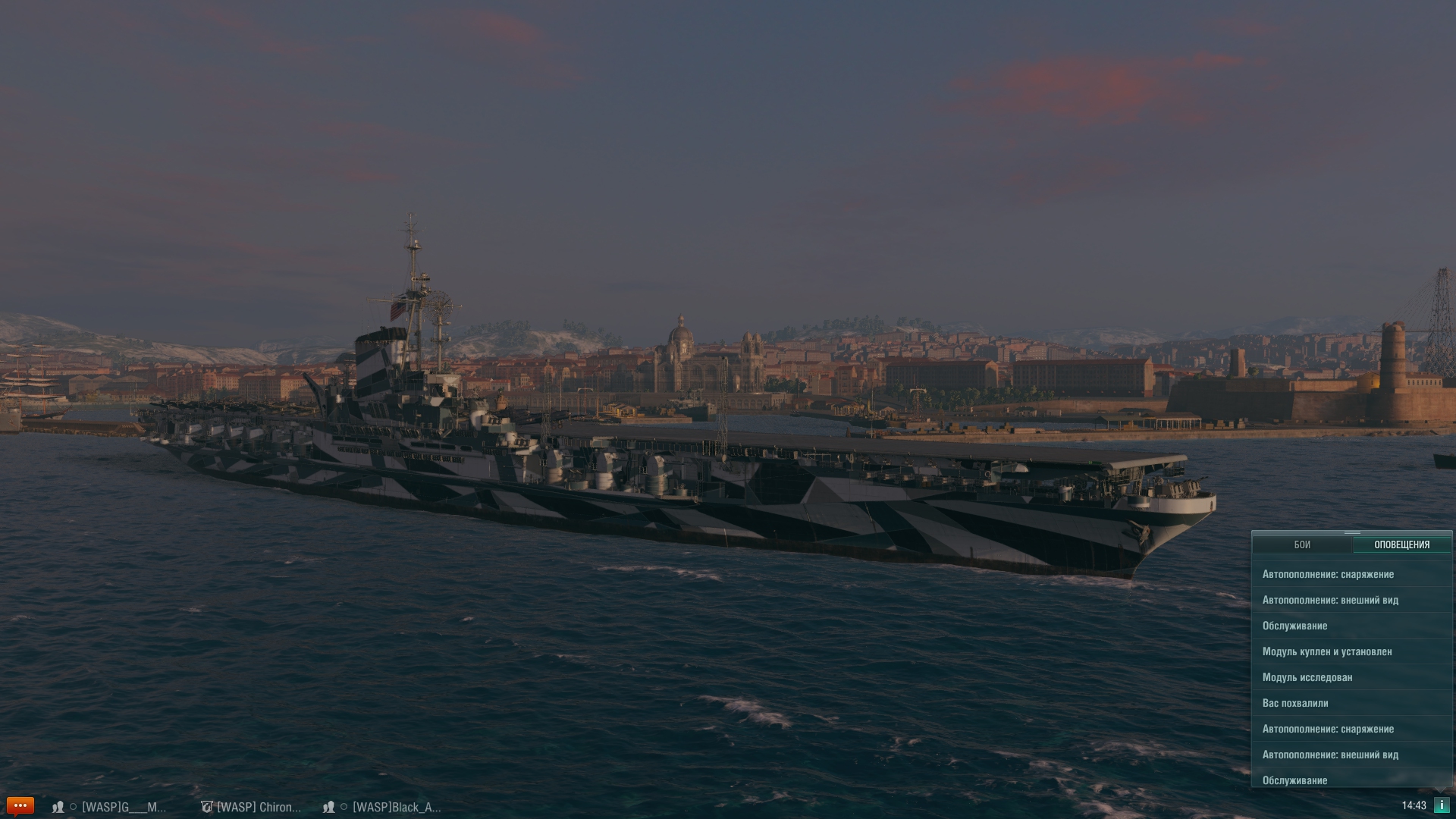Image resolution: width=1456 pixels, height=819 pixels.
Task: Switch to the БОИ tab
Action: pos(1301,544)
